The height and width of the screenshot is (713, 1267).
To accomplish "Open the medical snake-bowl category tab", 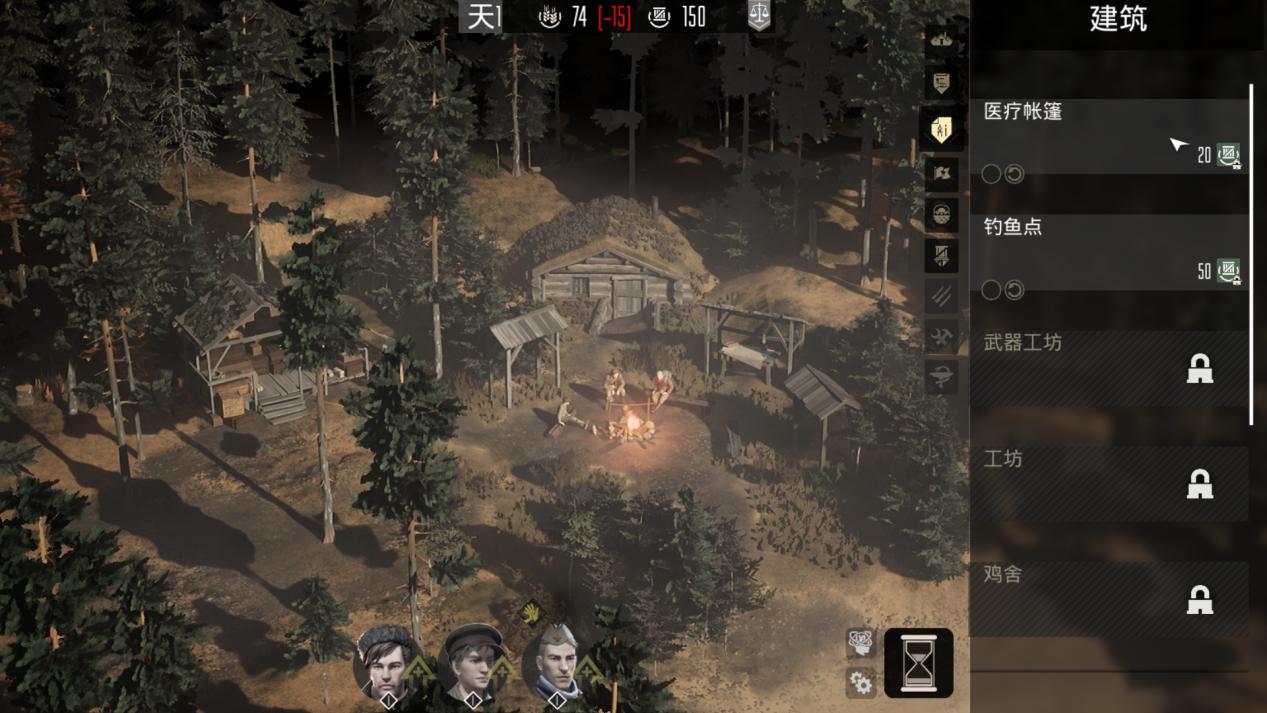I will click(941, 377).
